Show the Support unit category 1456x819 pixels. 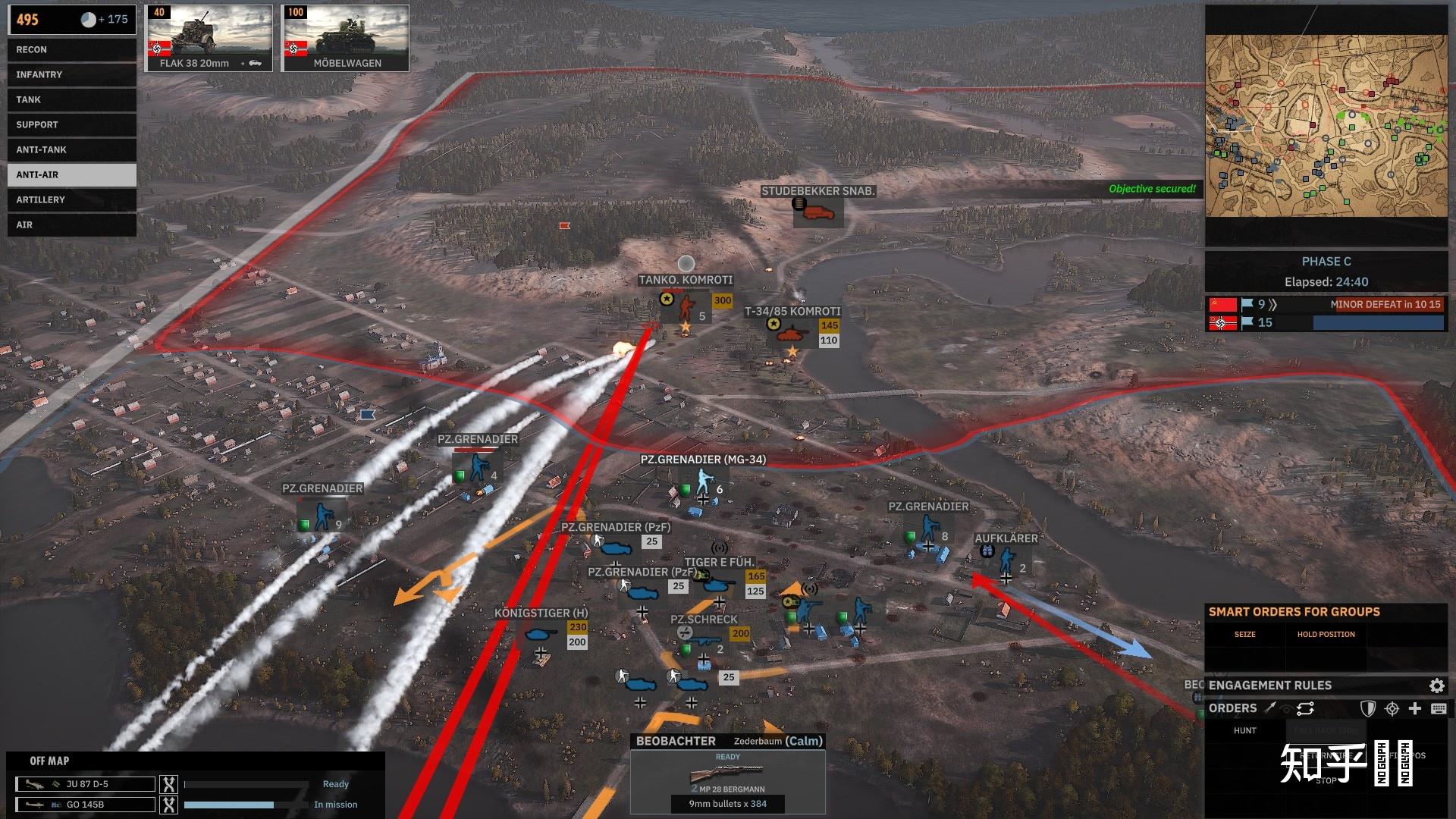[71, 125]
